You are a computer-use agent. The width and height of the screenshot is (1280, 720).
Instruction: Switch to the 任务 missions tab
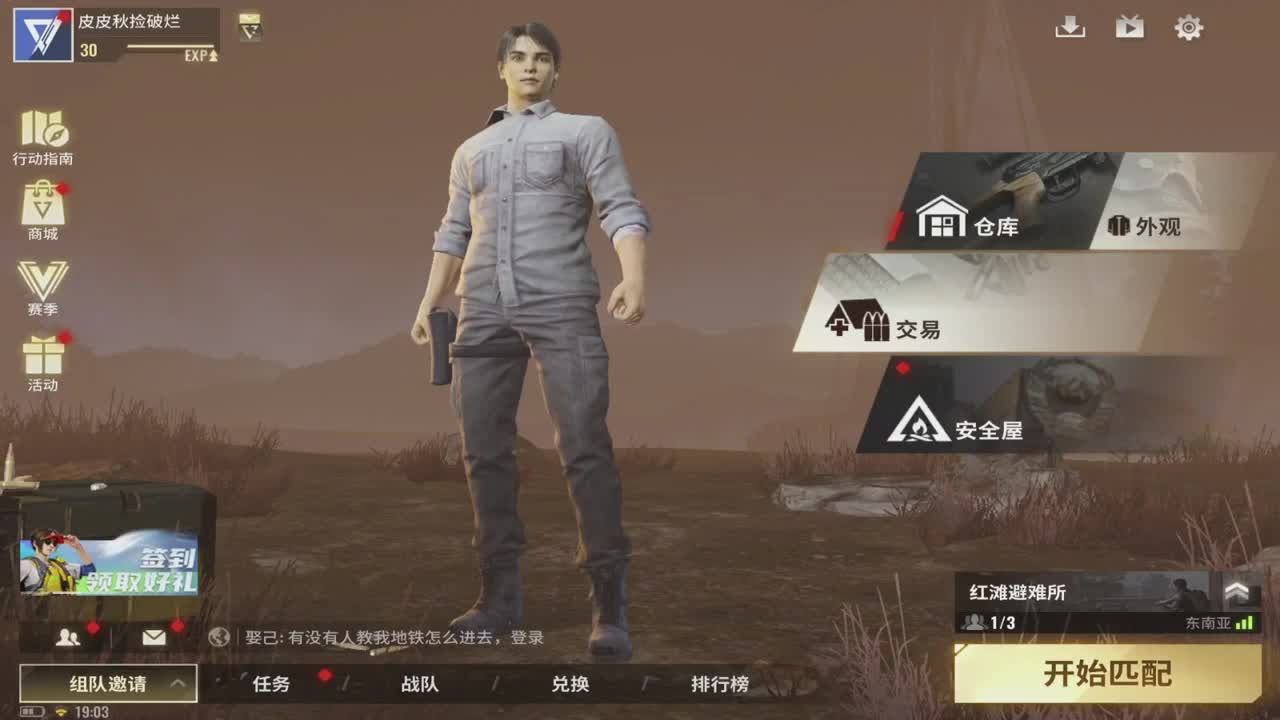270,685
